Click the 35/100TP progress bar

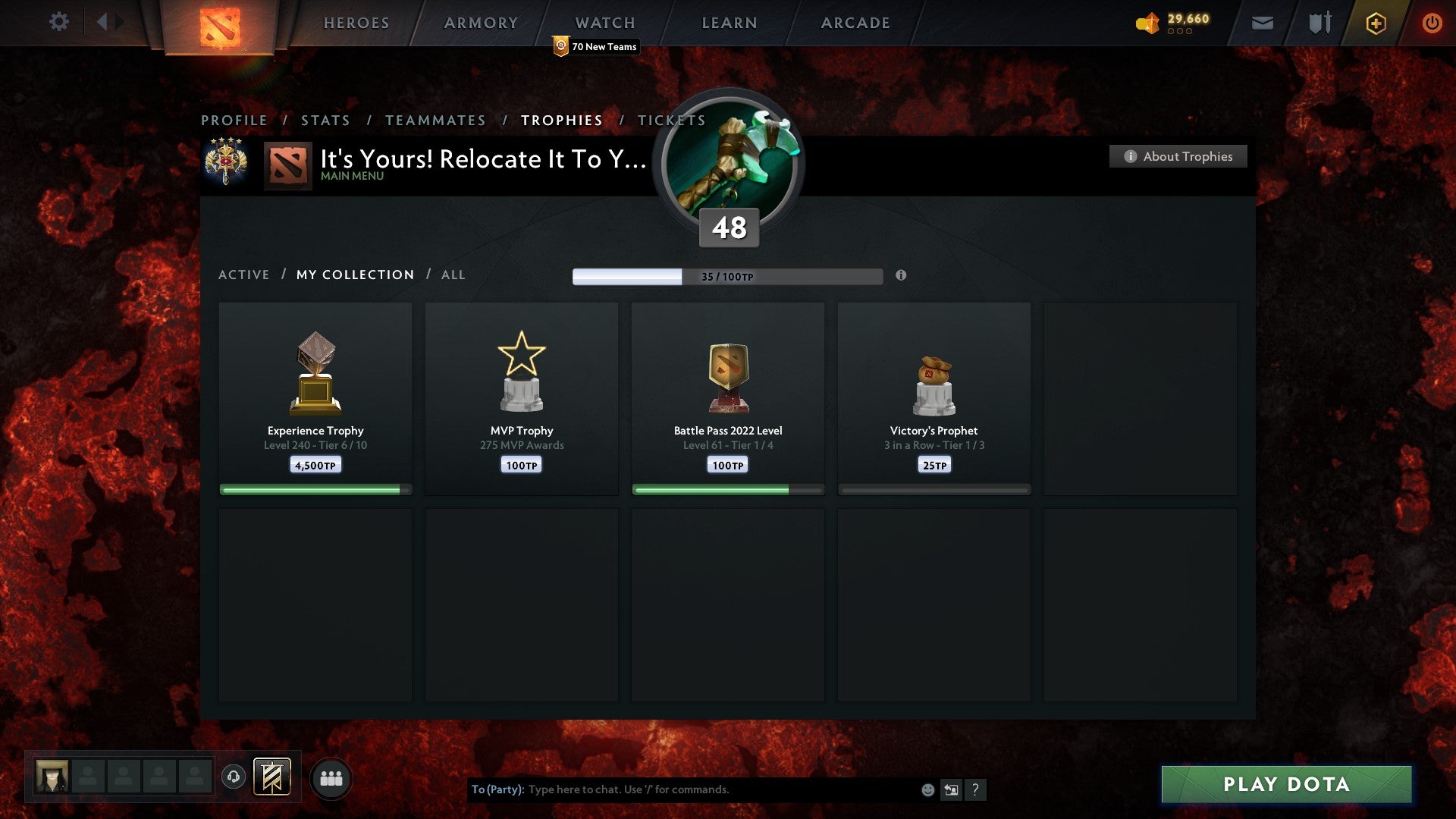728,276
